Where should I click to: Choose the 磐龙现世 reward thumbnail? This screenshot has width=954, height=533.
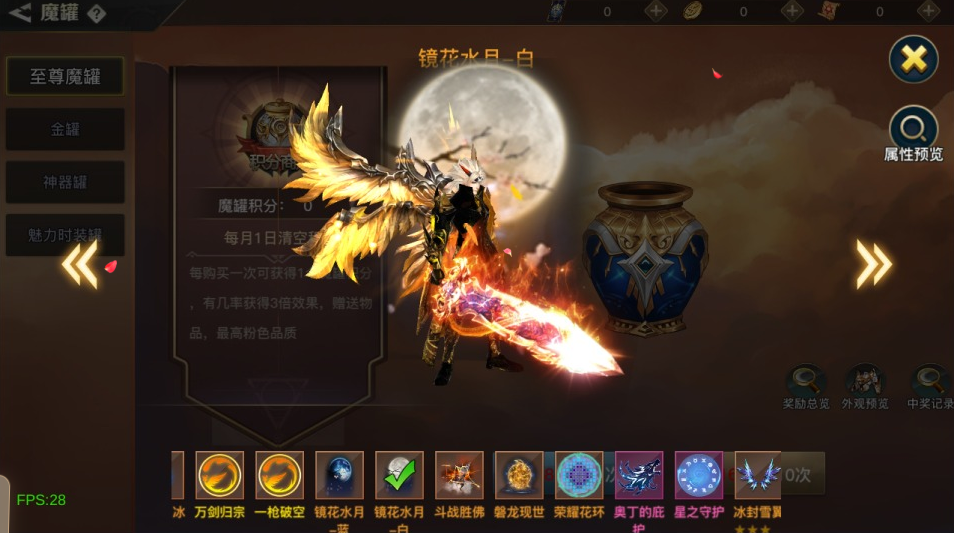519,475
